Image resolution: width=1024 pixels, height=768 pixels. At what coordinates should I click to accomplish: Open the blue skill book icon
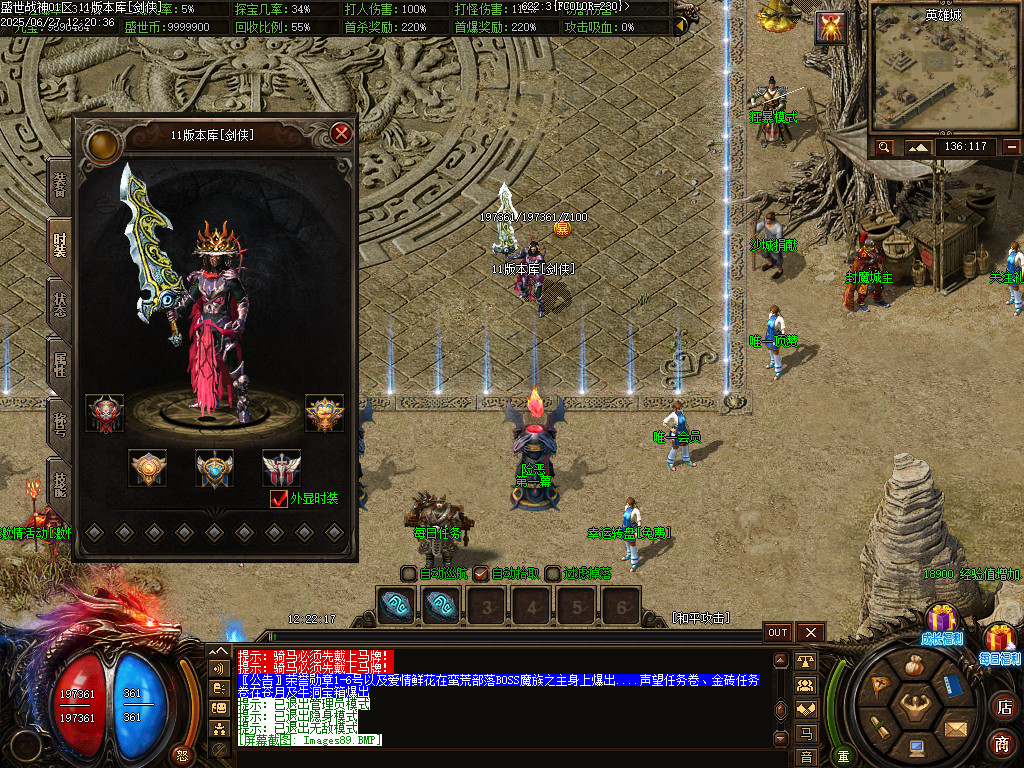point(952,686)
